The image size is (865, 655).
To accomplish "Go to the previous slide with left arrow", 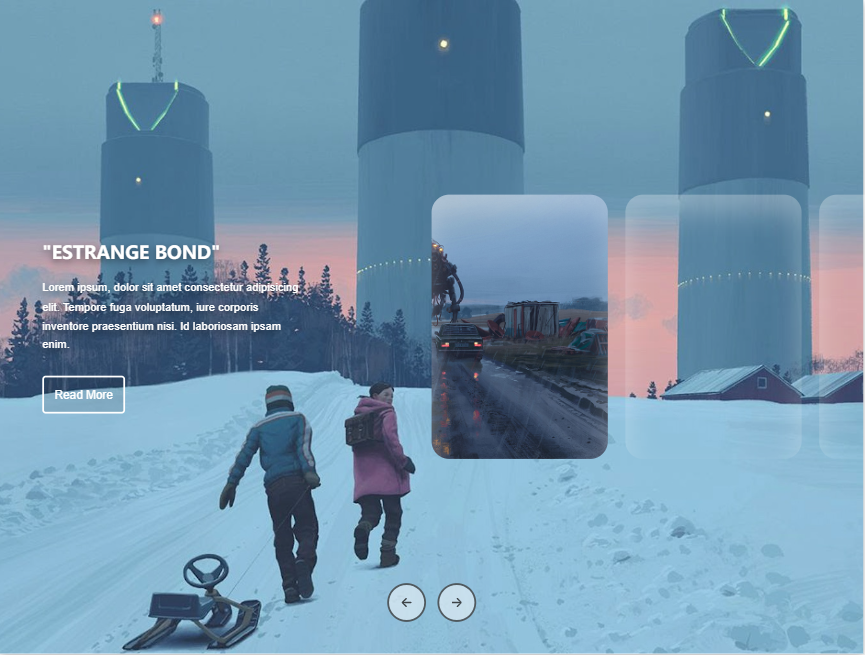I will (406, 602).
